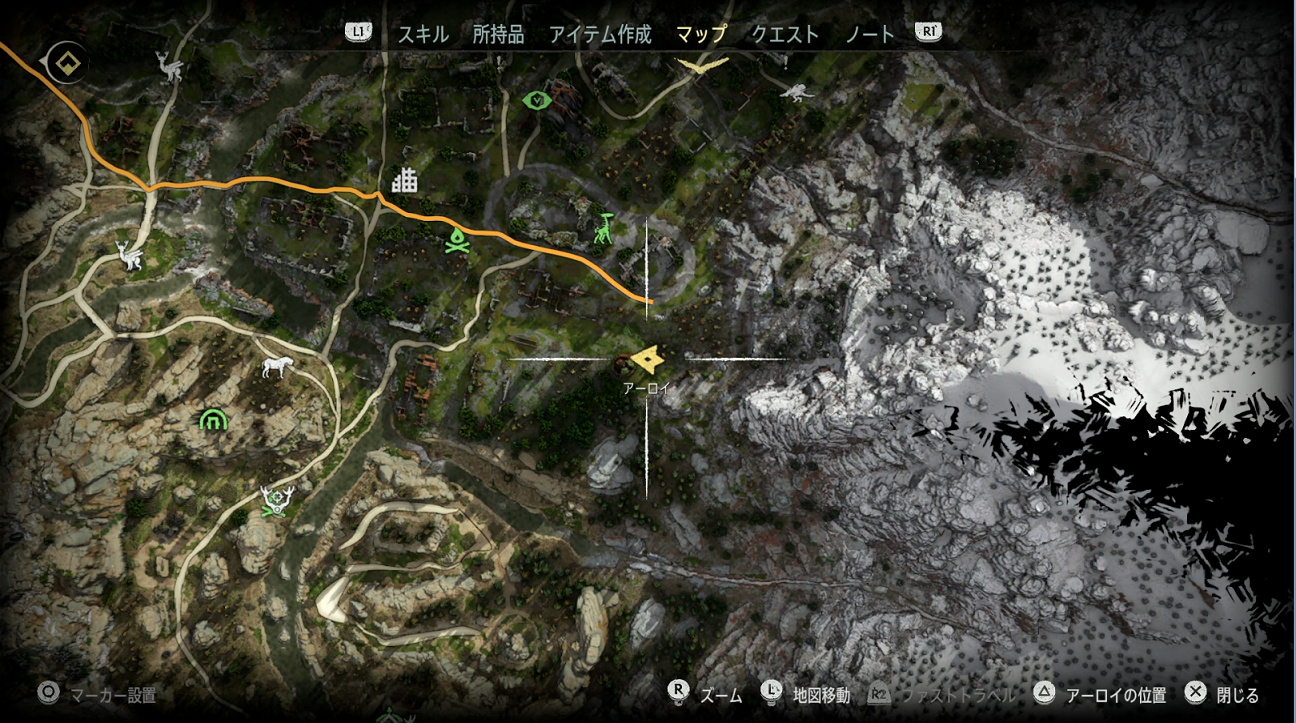The height and width of the screenshot is (723, 1296).
Task: Select the white ruins building icon
Action: [x=404, y=181]
